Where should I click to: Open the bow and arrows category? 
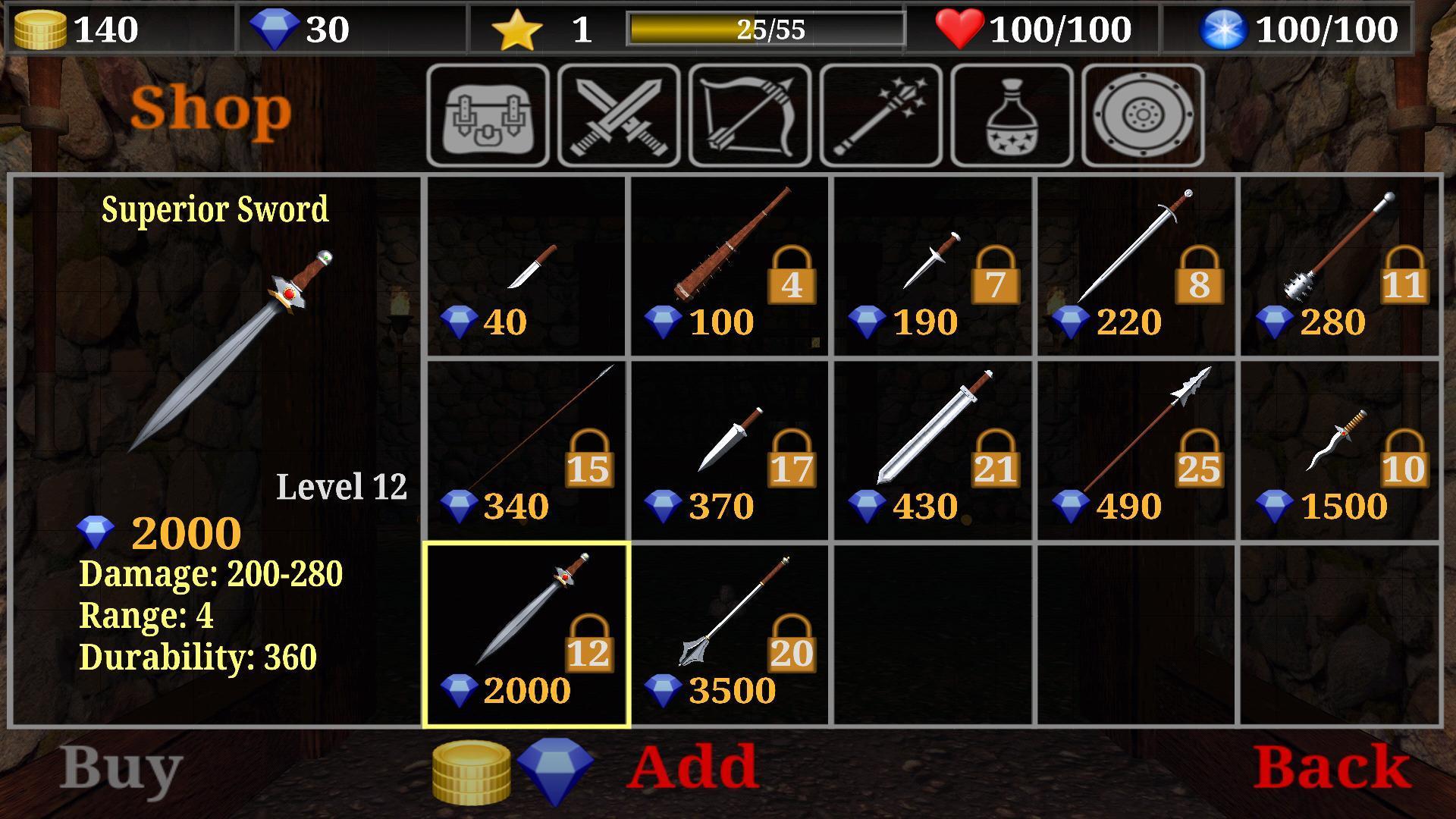pyautogui.click(x=748, y=115)
